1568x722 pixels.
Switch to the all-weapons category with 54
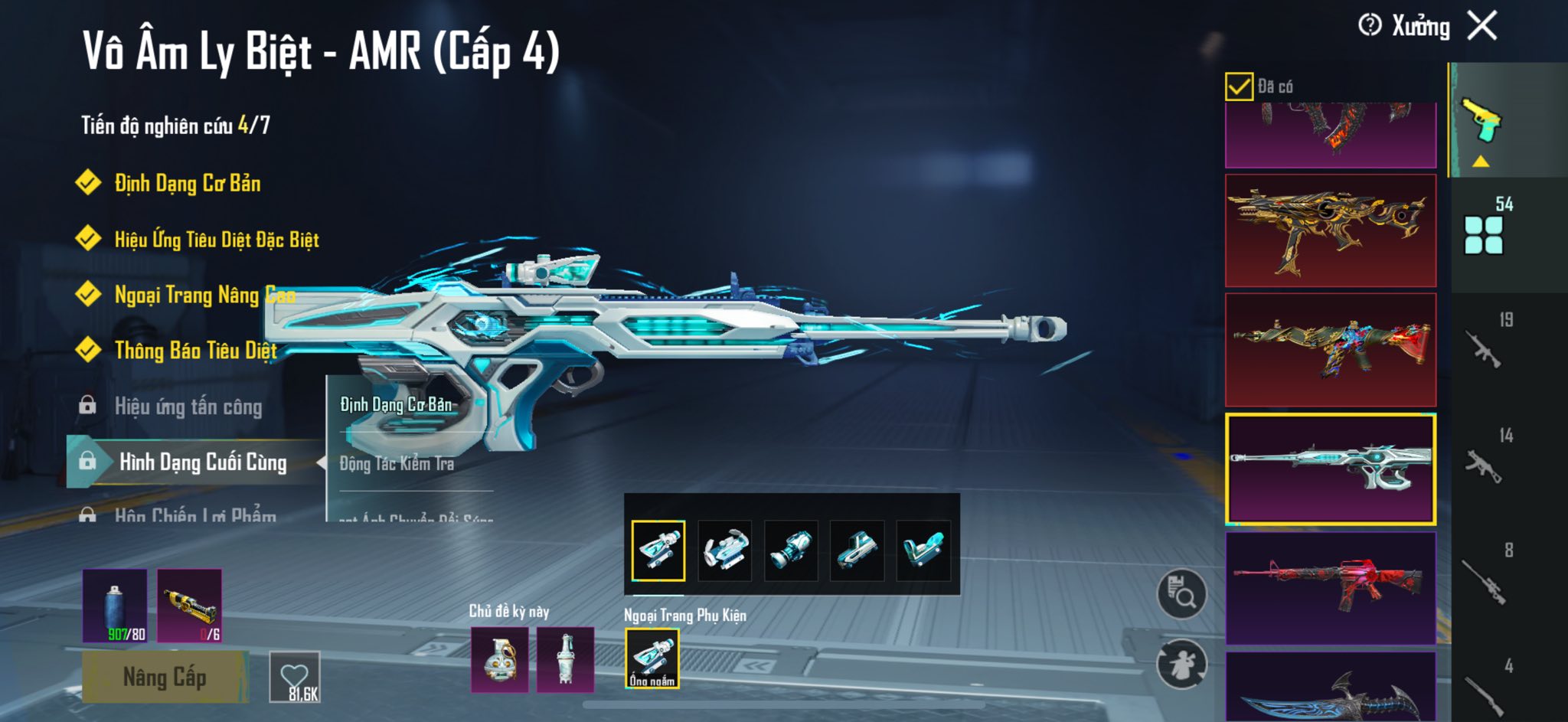click(x=1485, y=230)
